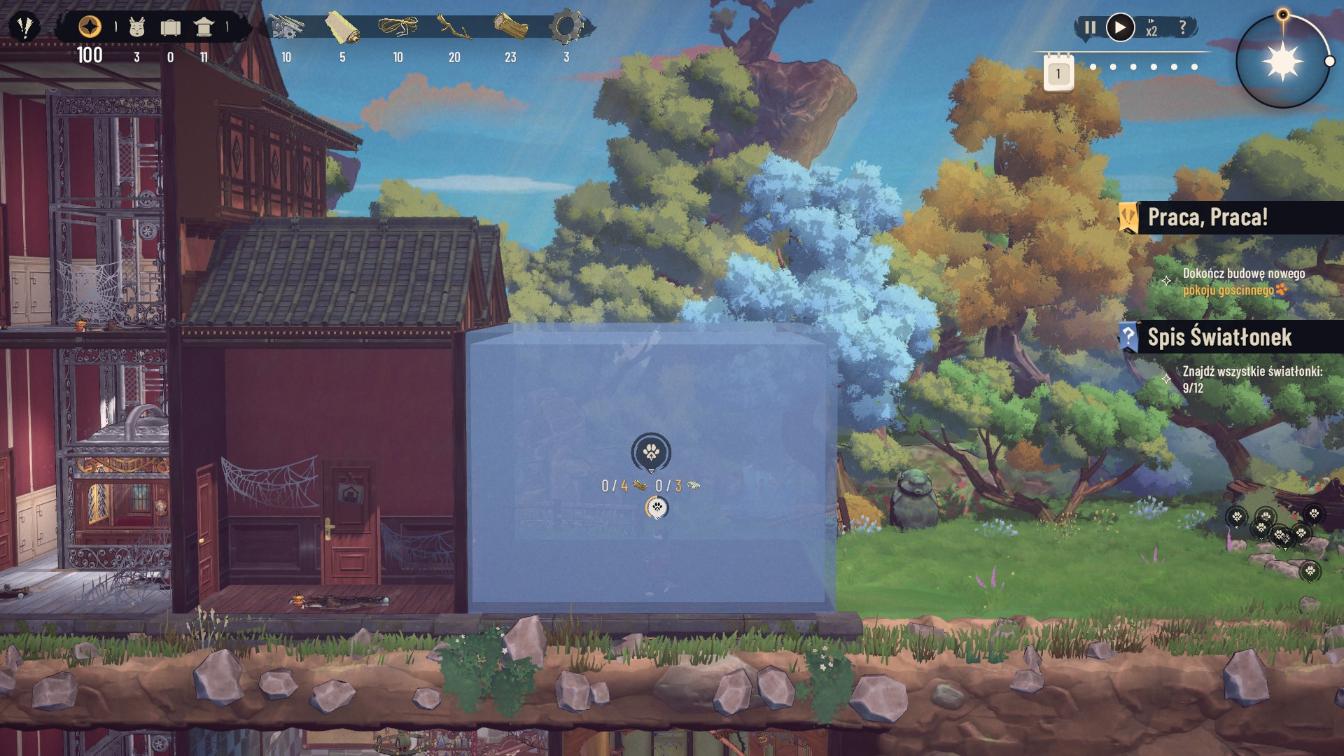The image size is (1344, 756).
Task: Pause the game time
Action: point(1090,27)
